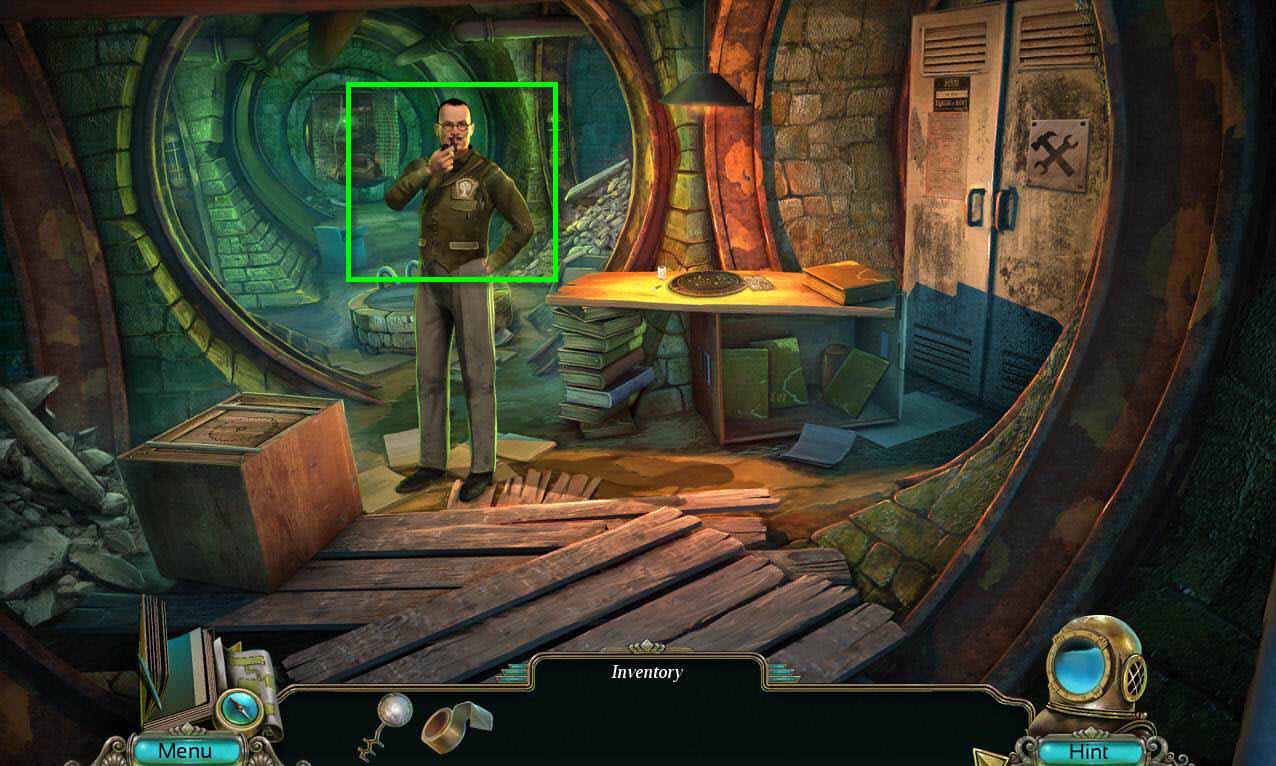1276x766 pixels.
Task: Use the Hint button
Action: click(1088, 751)
